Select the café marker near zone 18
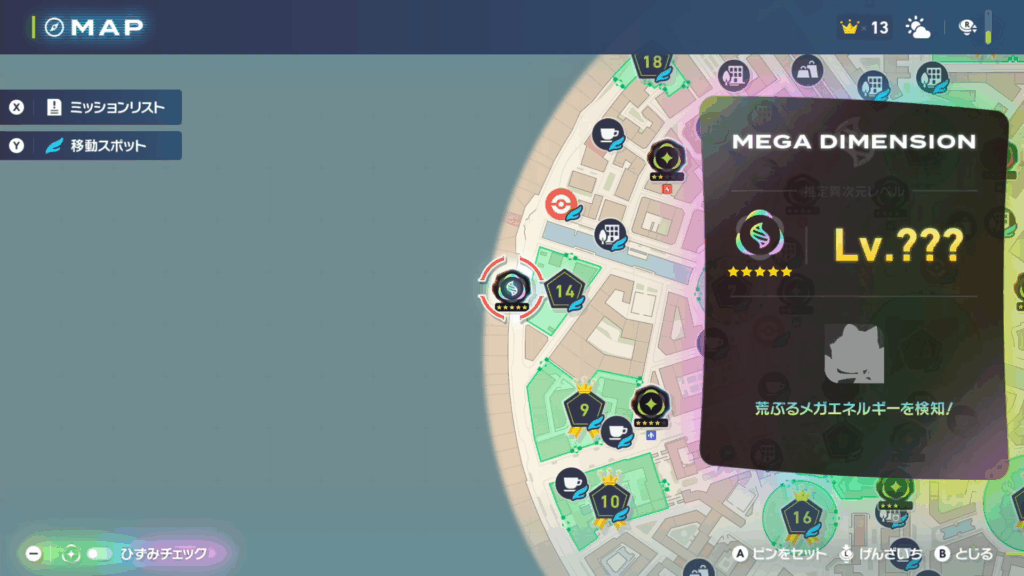 [608, 133]
